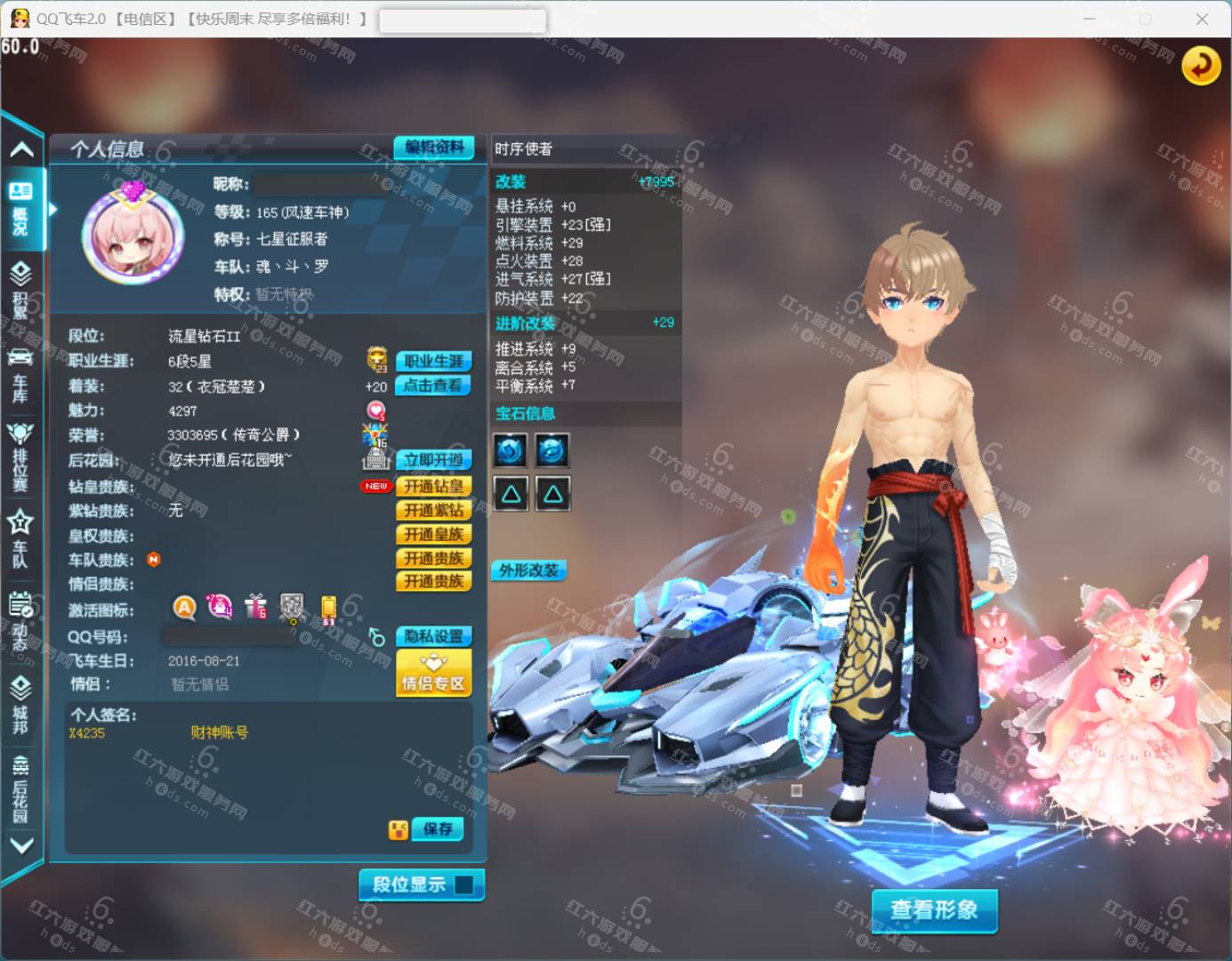Screen dimensions: 1232x961
Task: Activate the 立即开通 garden button
Action: (x=433, y=460)
